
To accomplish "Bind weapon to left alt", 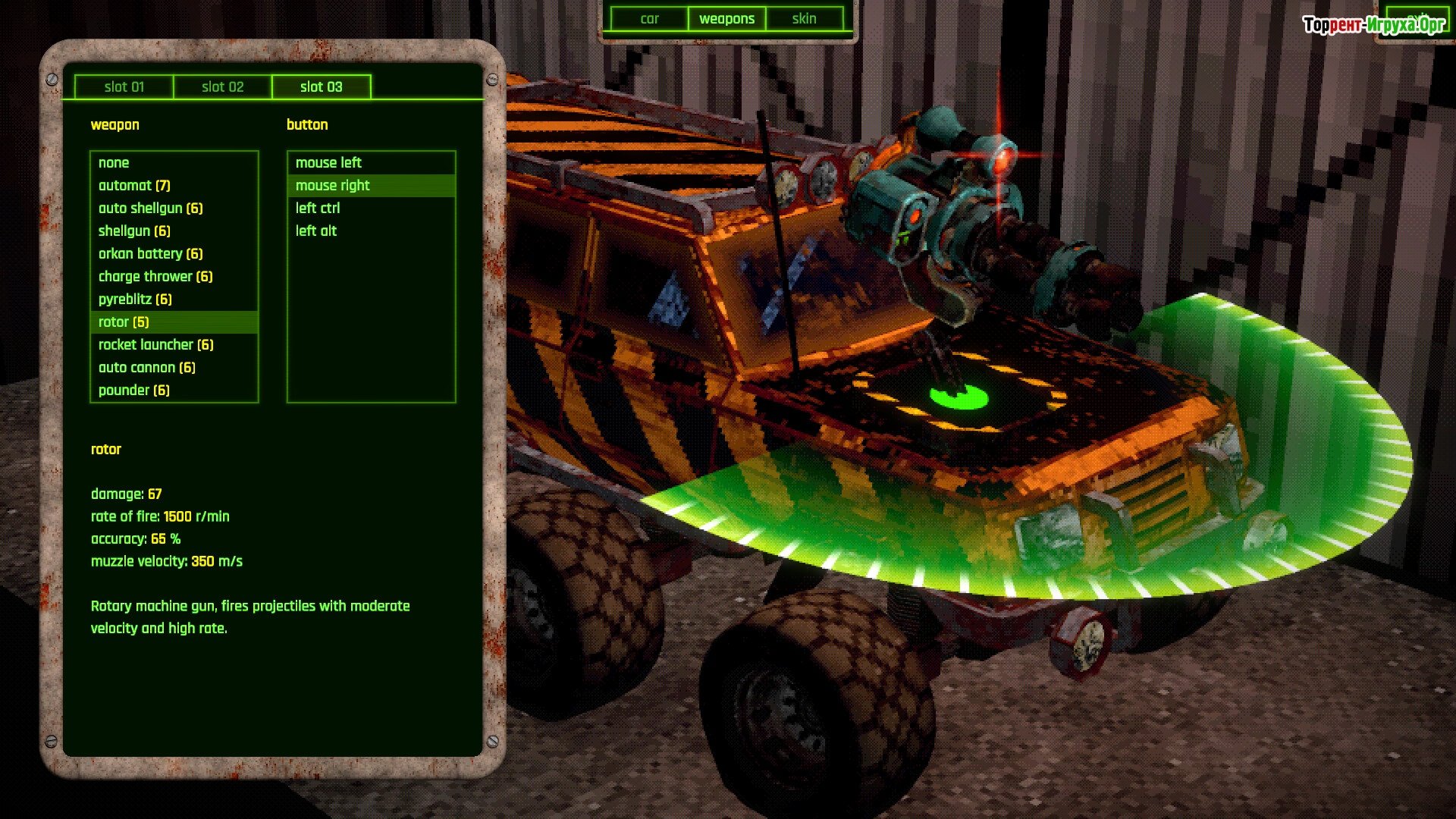I will 316,231.
